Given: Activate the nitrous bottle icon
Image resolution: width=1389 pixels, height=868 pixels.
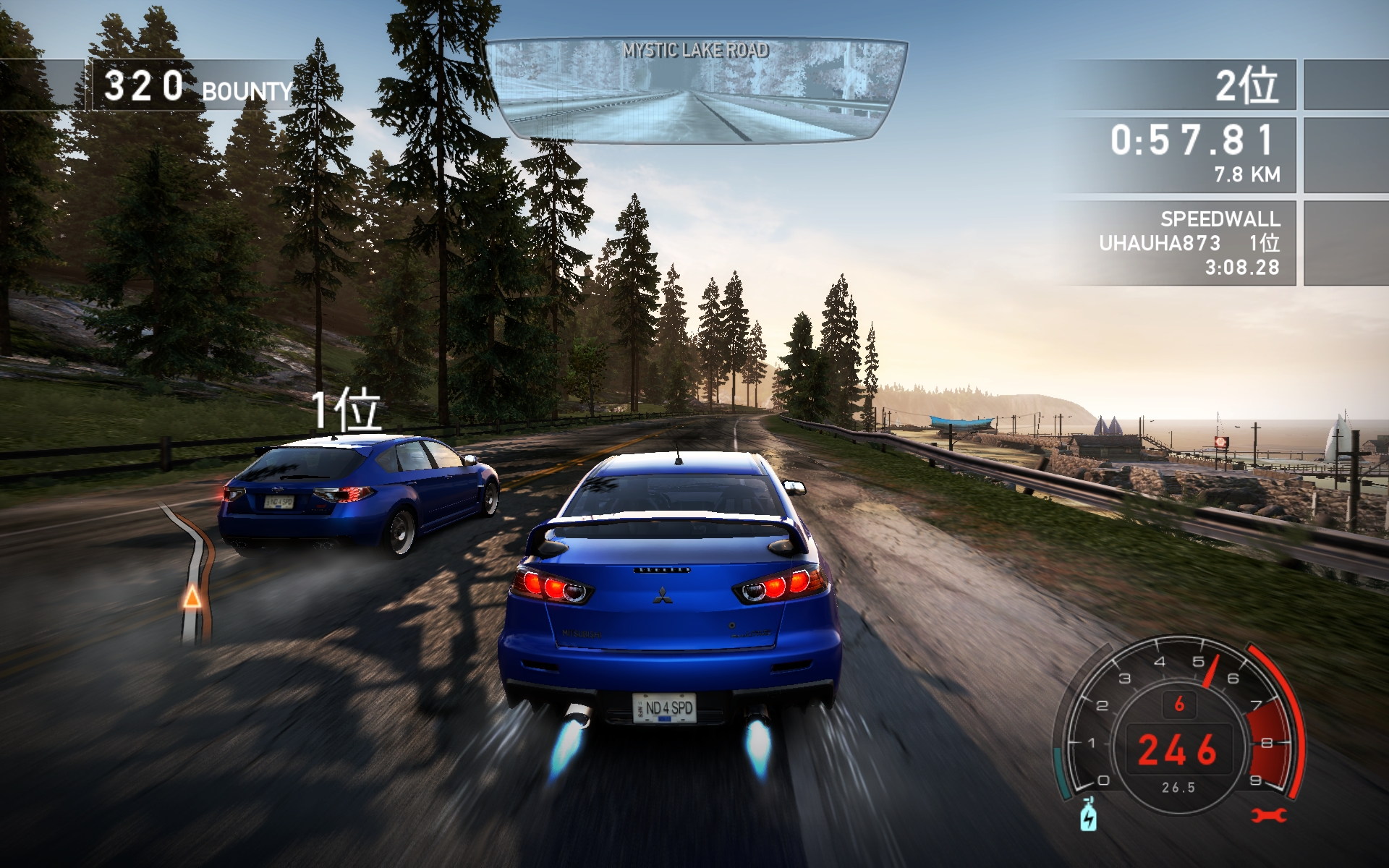Looking at the screenshot, I should pos(1088,814).
